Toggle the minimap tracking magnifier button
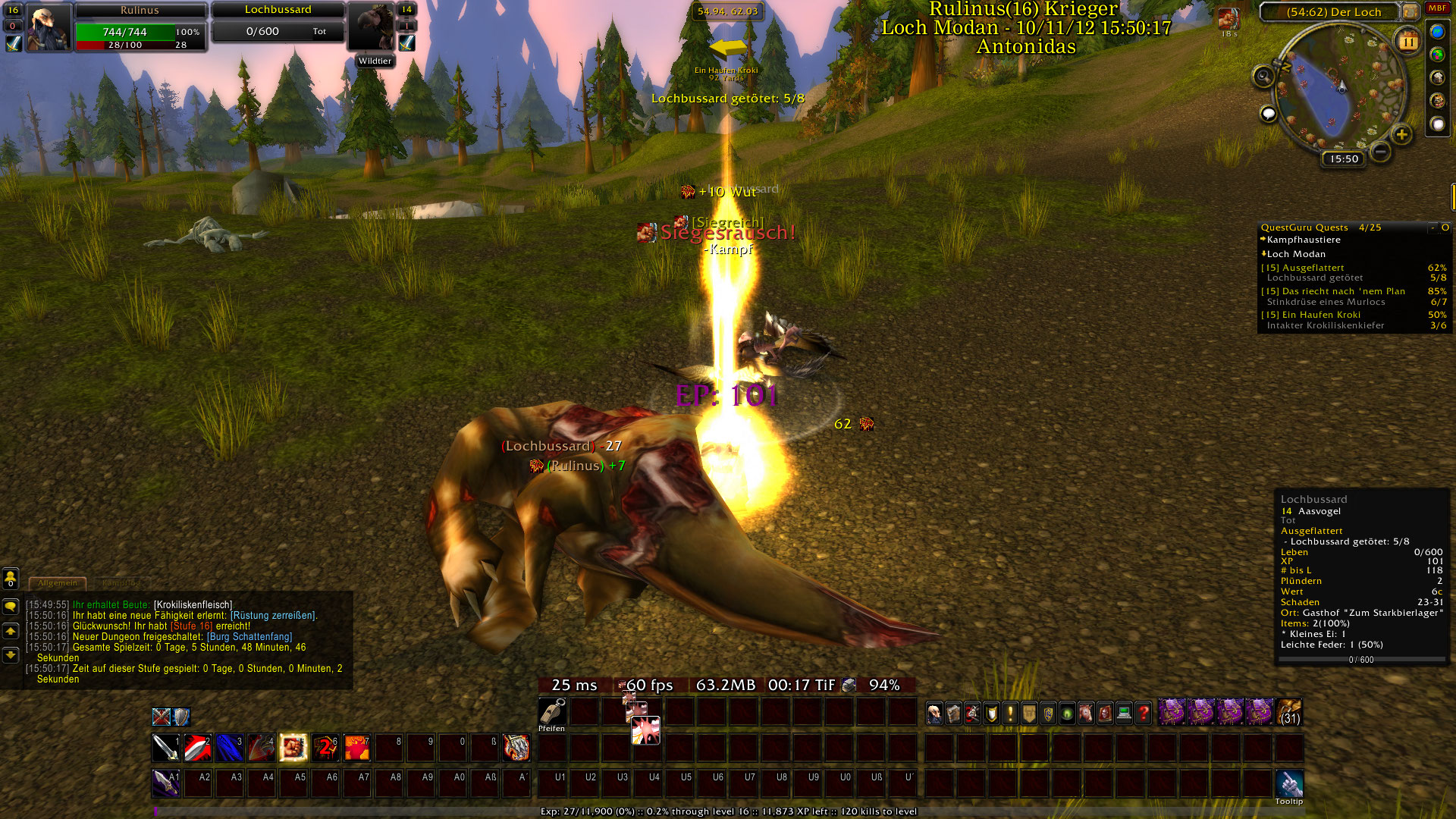Screen dimensions: 1456x819 1263,76
